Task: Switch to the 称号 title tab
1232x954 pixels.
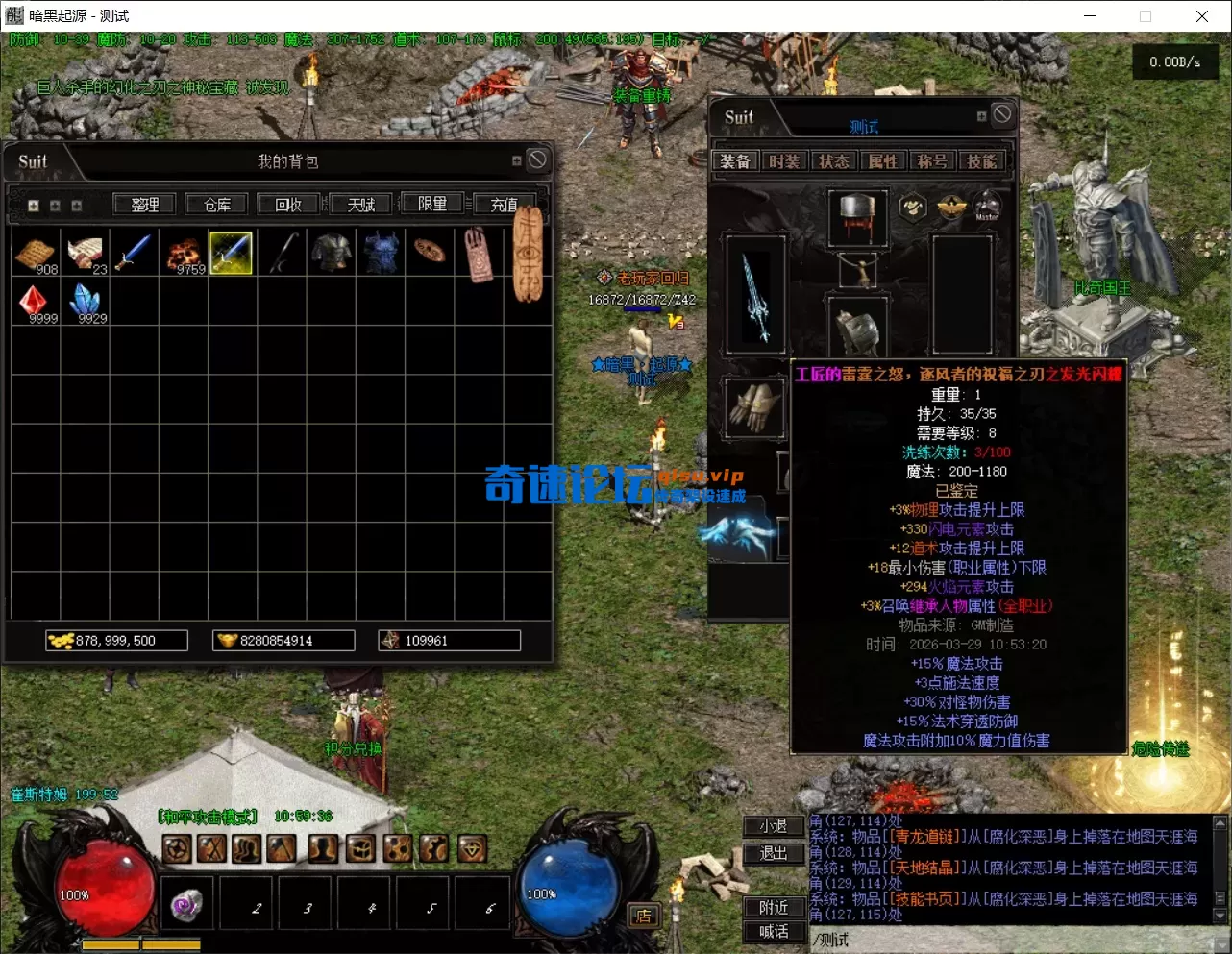Action: click(932, 161)
